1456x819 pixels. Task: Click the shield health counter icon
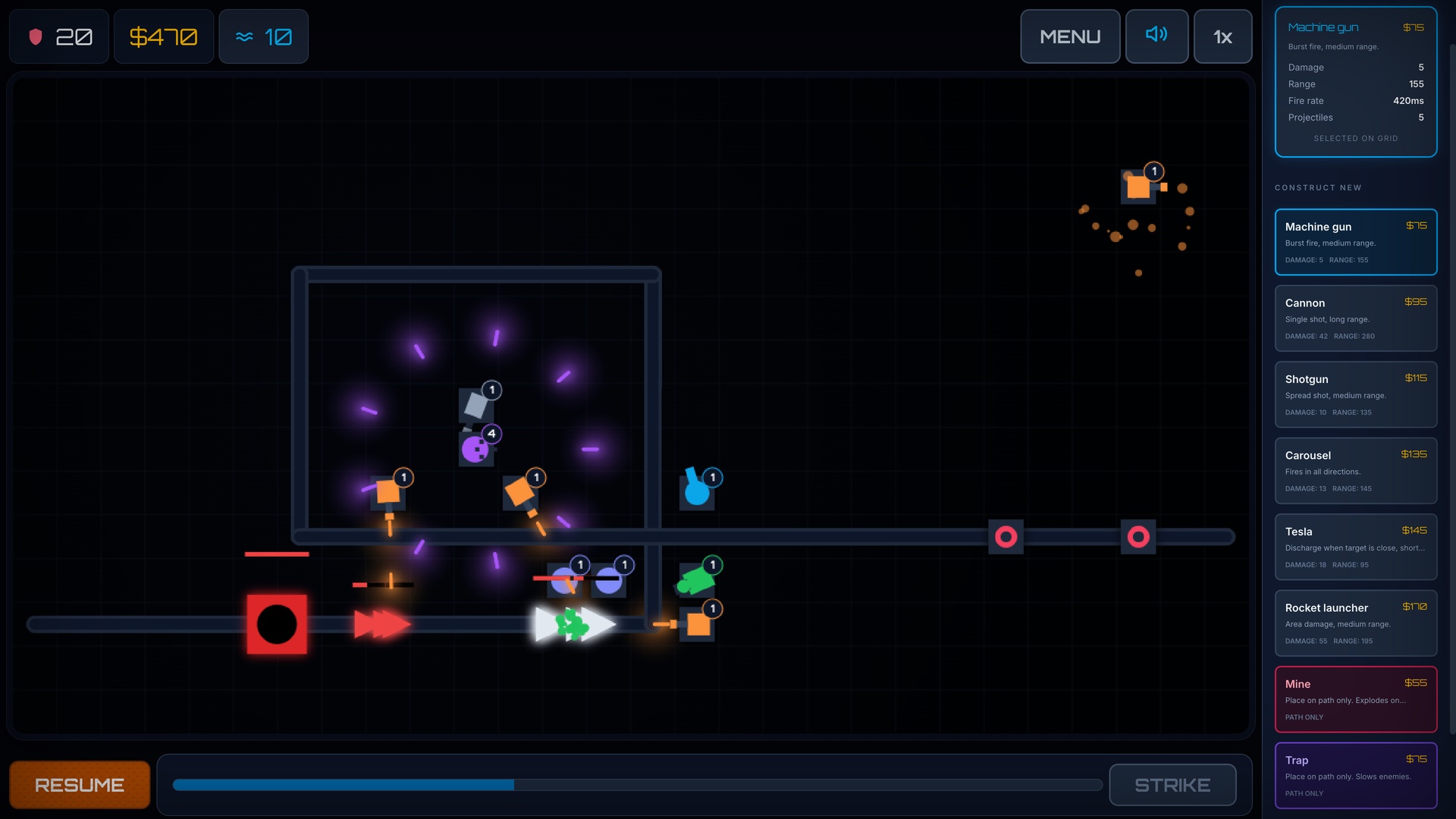(36, 36)
